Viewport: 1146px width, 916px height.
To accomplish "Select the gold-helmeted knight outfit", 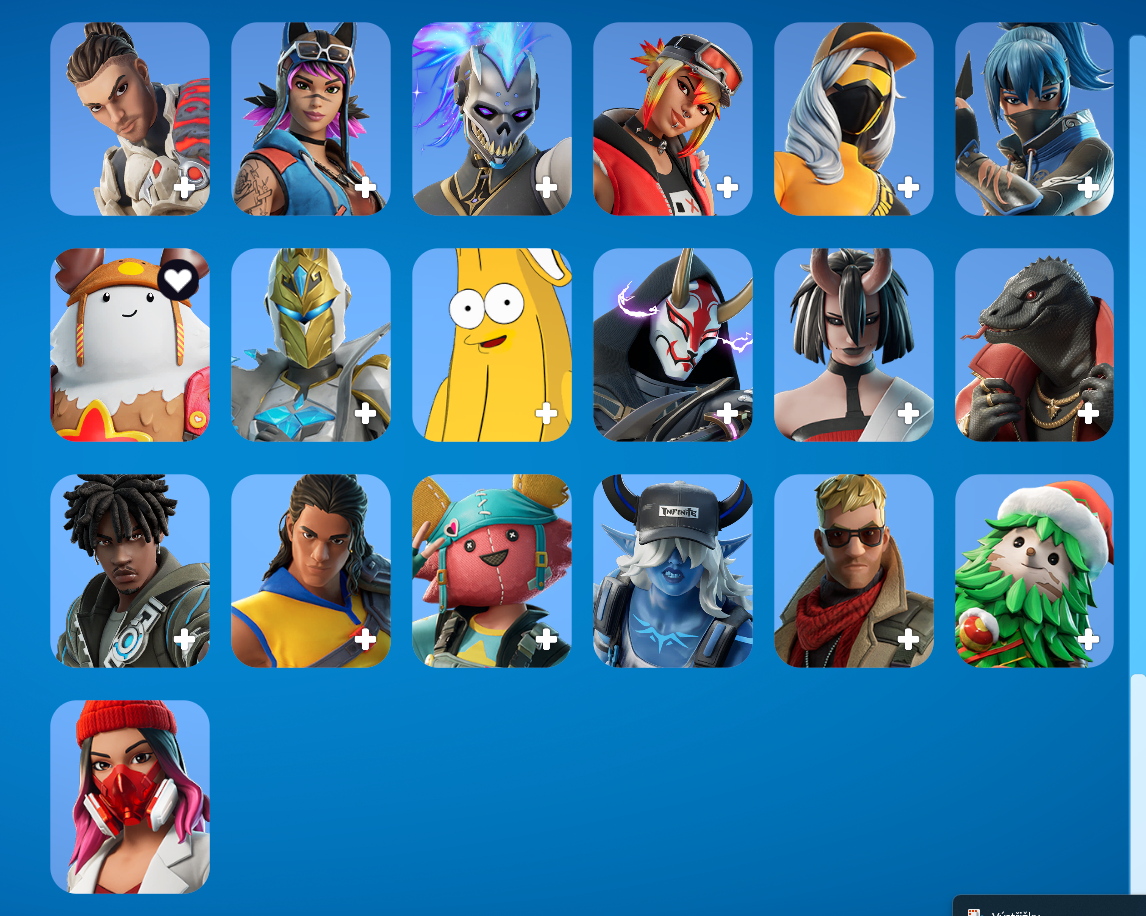I will pyautogui.click(x=310, y=344).
